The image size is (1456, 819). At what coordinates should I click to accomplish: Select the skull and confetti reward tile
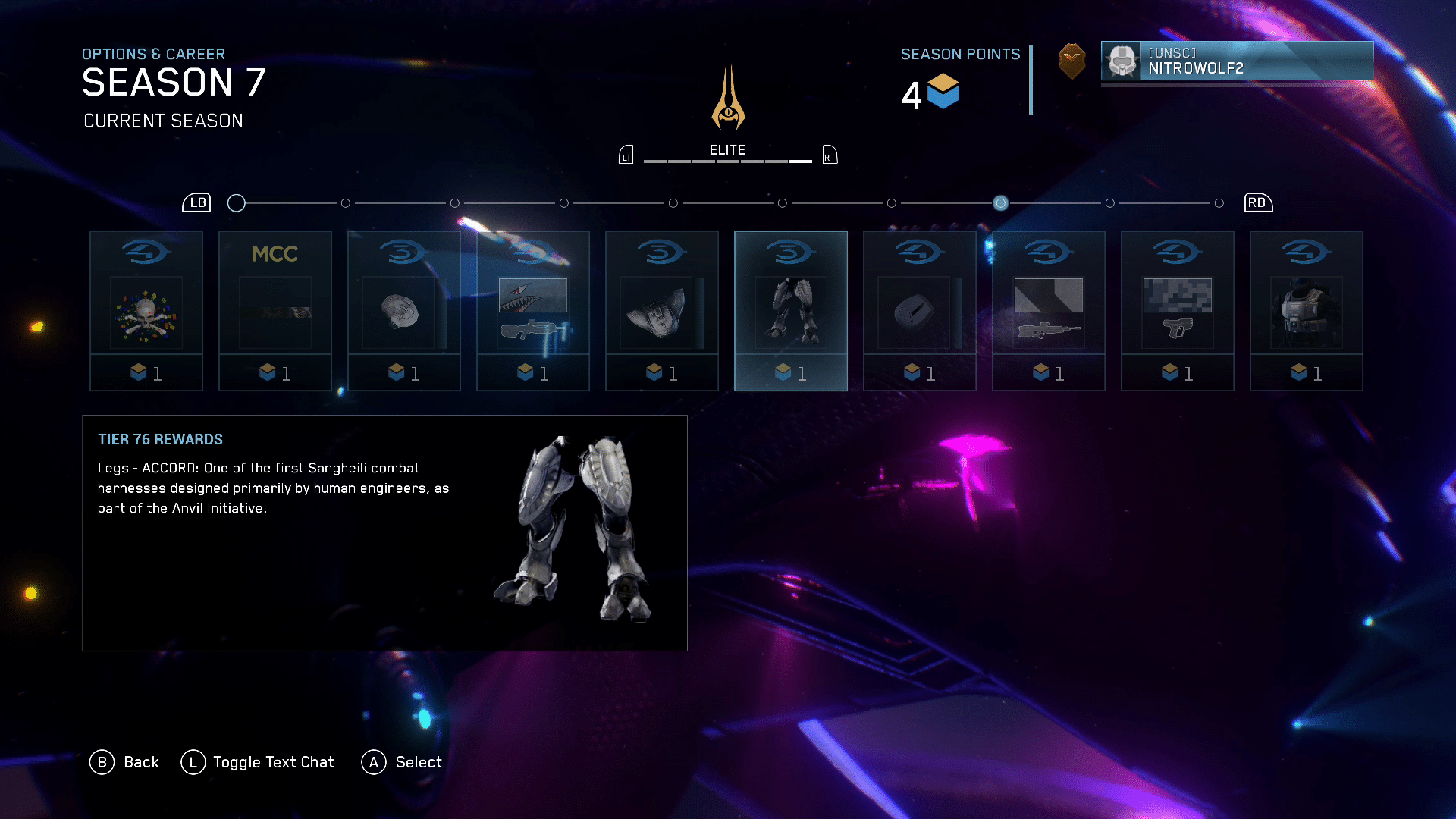point(146,311)
